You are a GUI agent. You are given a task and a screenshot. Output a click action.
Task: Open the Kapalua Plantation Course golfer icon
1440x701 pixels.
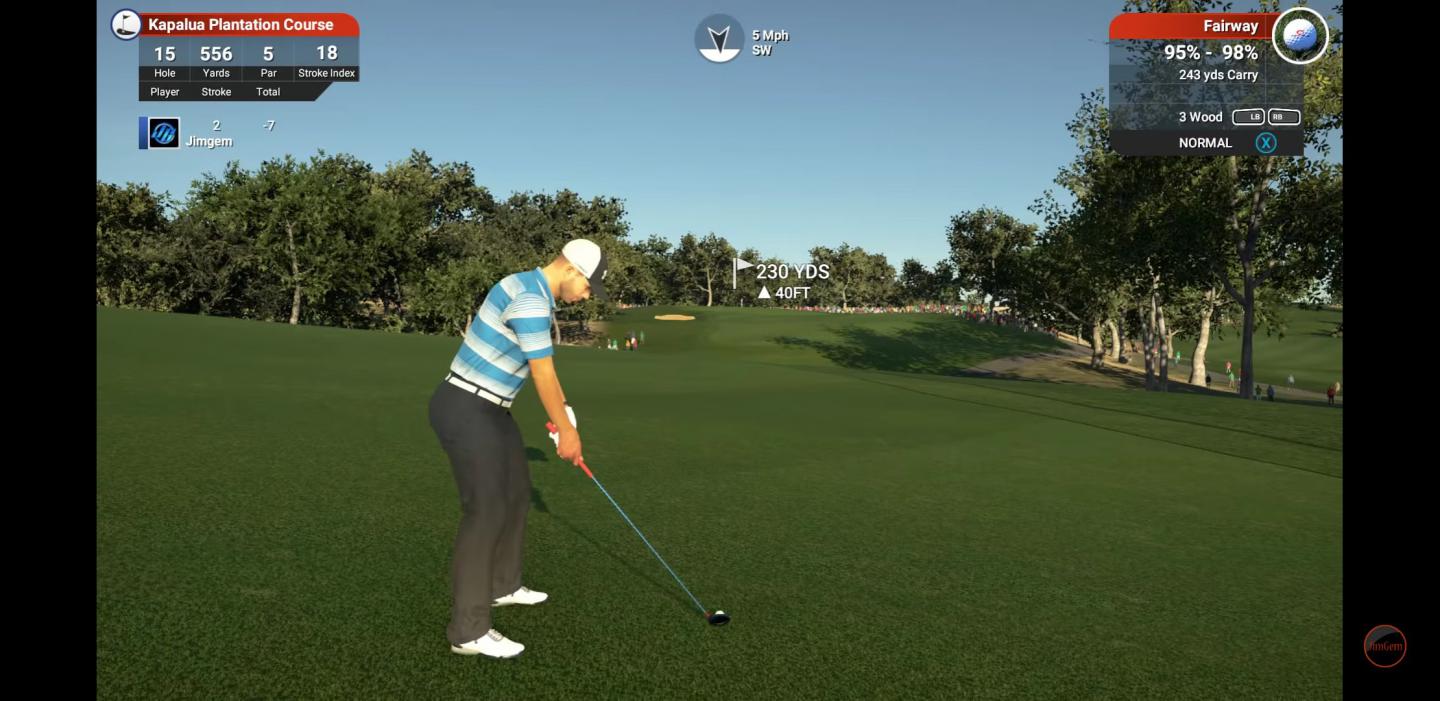(x=126, y=24)
